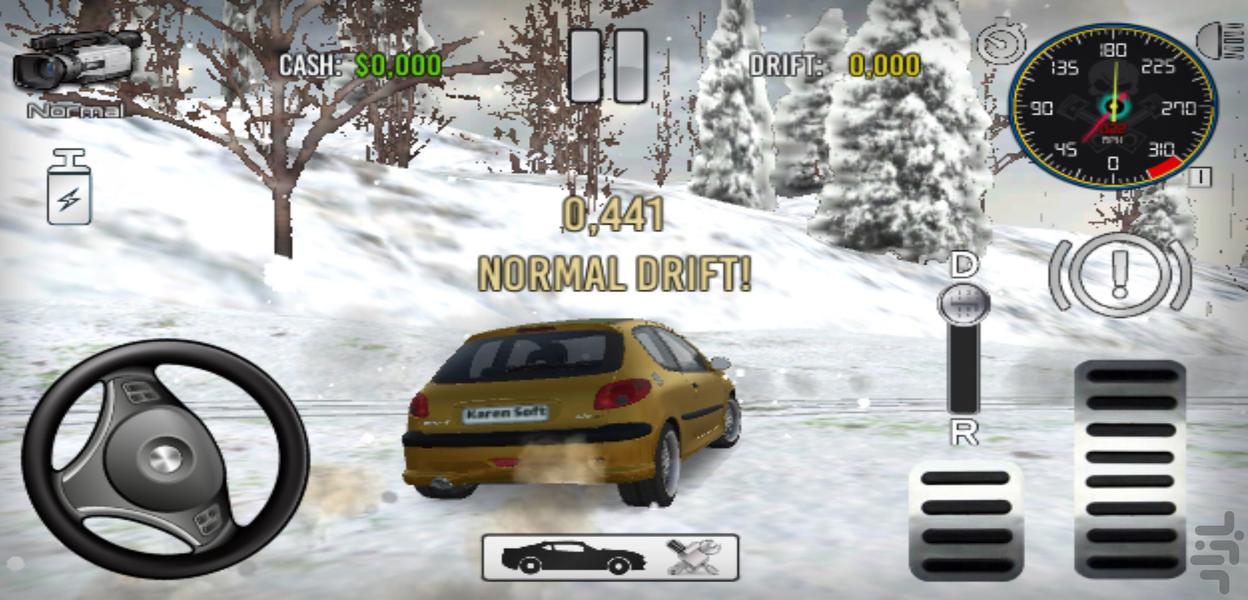Viewport: 1248px width, 600px height.
Task: Click the small gear indicator box
Action: 1201,178
